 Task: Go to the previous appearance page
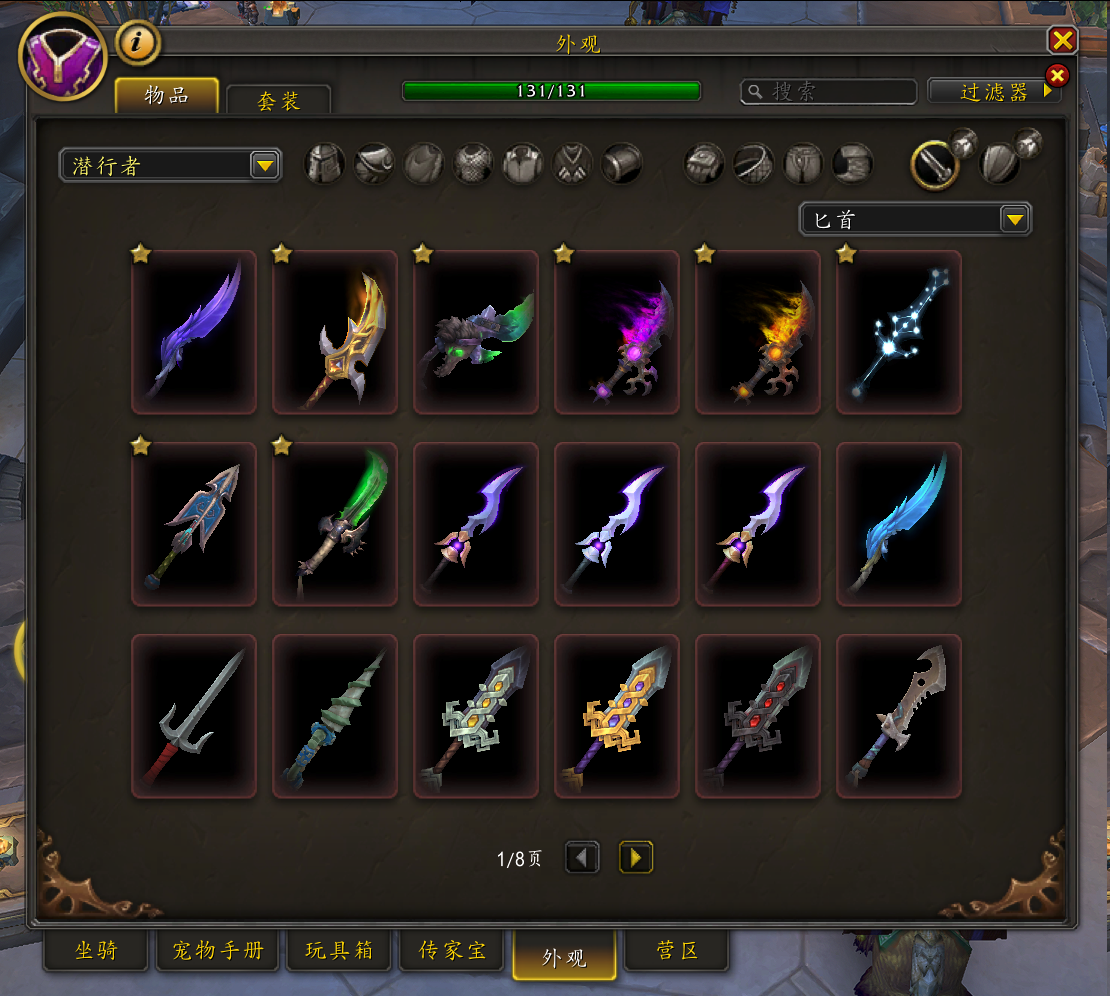pos(582,857)
